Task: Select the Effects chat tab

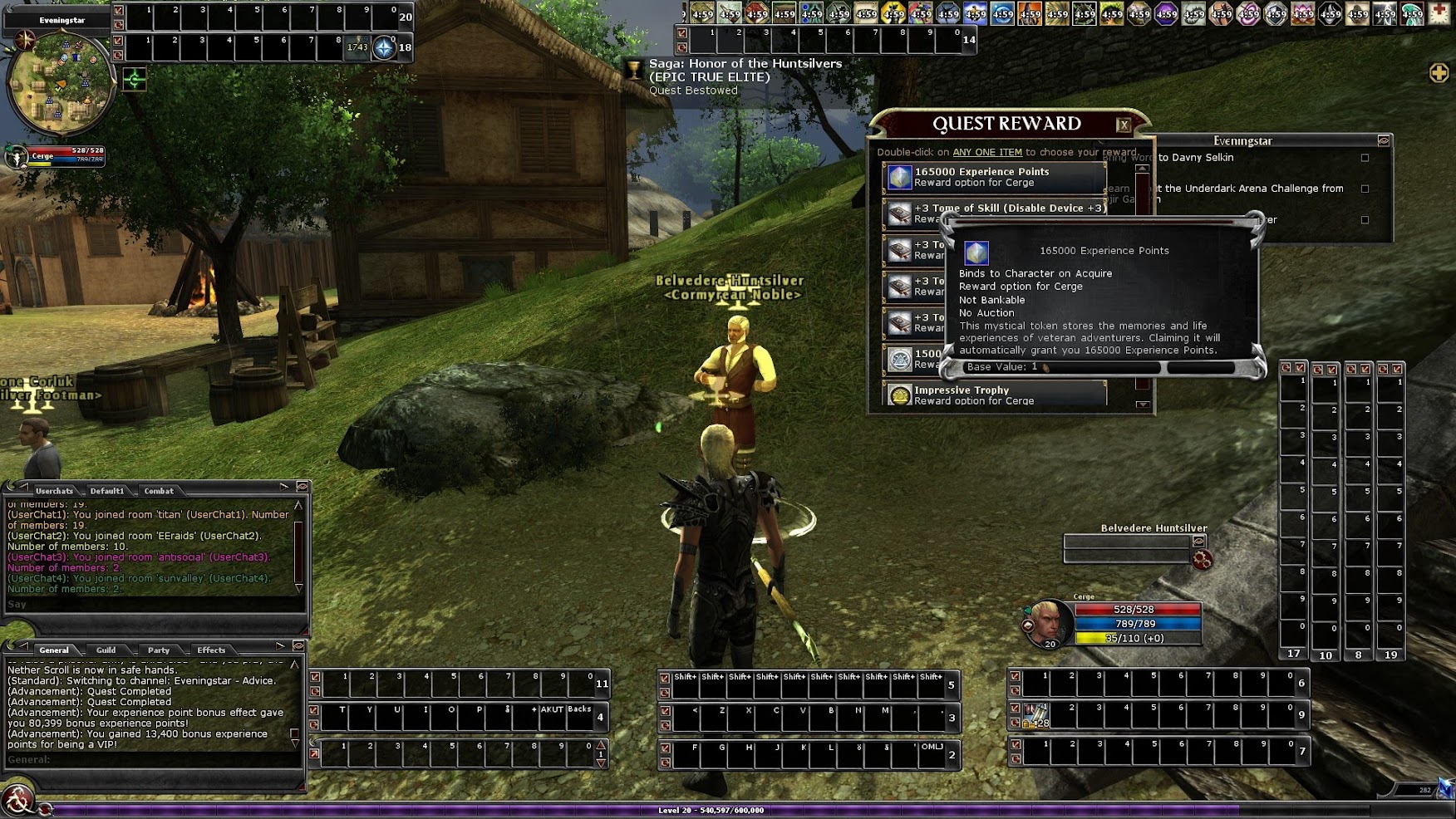Action: (x=211, y=650)
